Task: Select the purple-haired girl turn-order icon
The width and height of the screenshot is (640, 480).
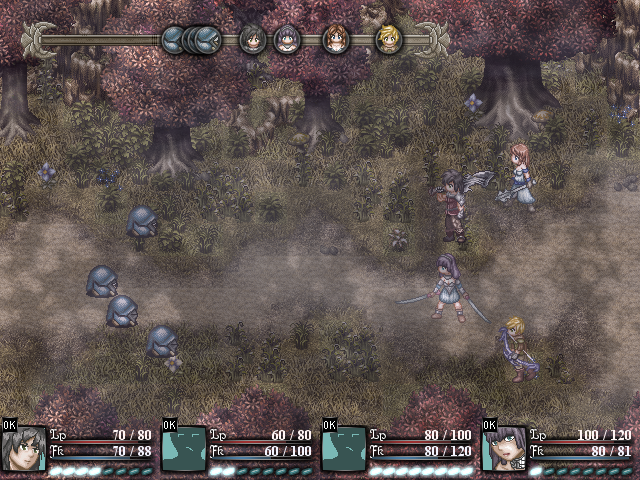Action: 287,39
